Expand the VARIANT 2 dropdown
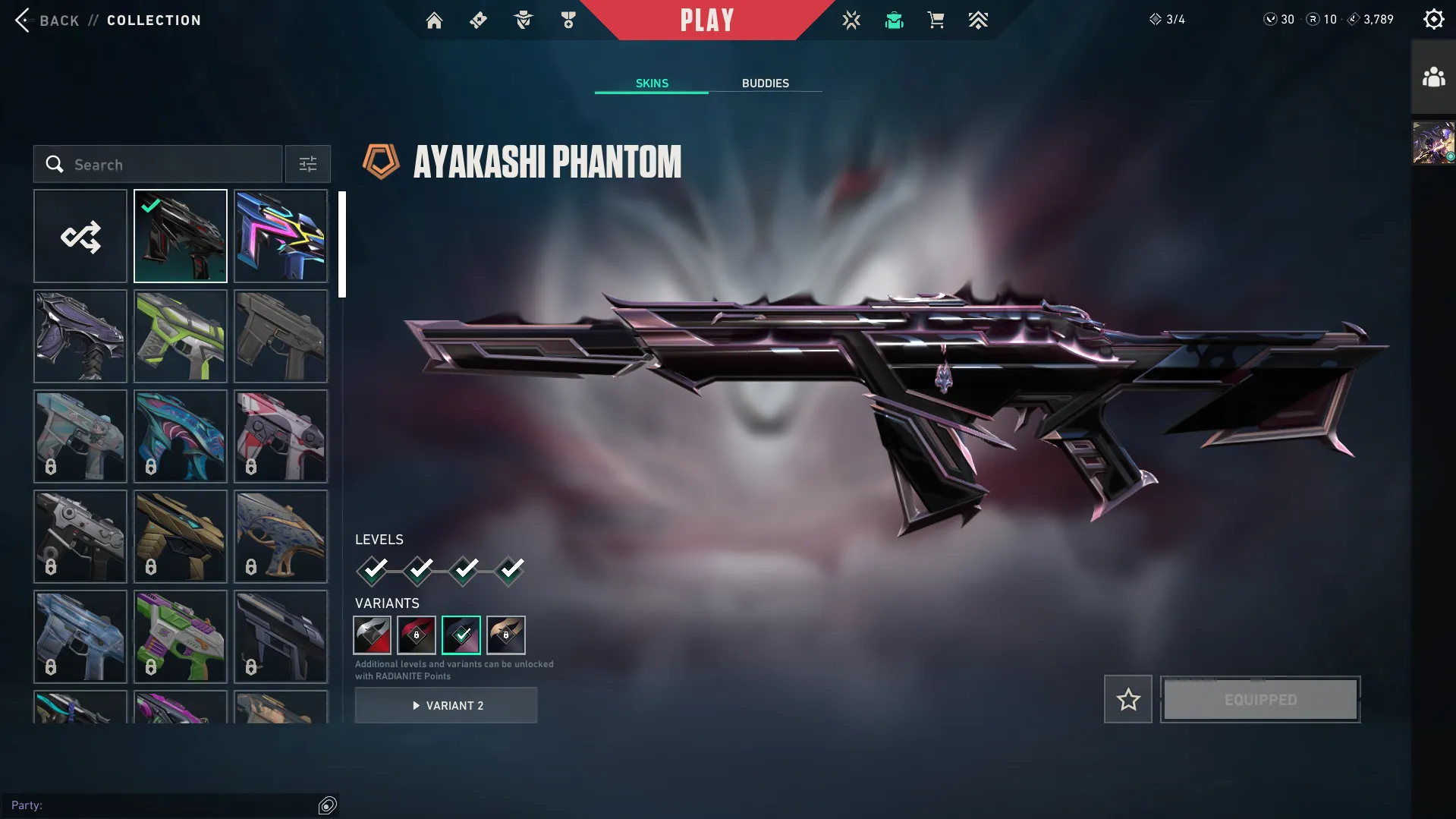This screenshot has width=1456, height=819. [x=446, y=705]
